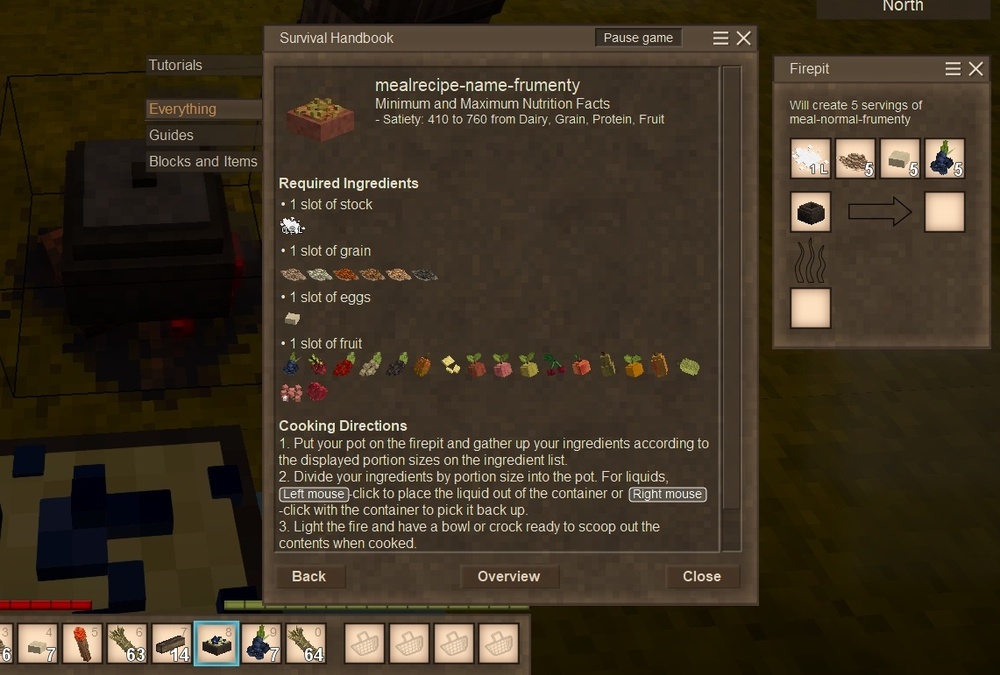1000x675 pixels.
Task: Close the Survival Handbook window
Action: coord(744,38)
